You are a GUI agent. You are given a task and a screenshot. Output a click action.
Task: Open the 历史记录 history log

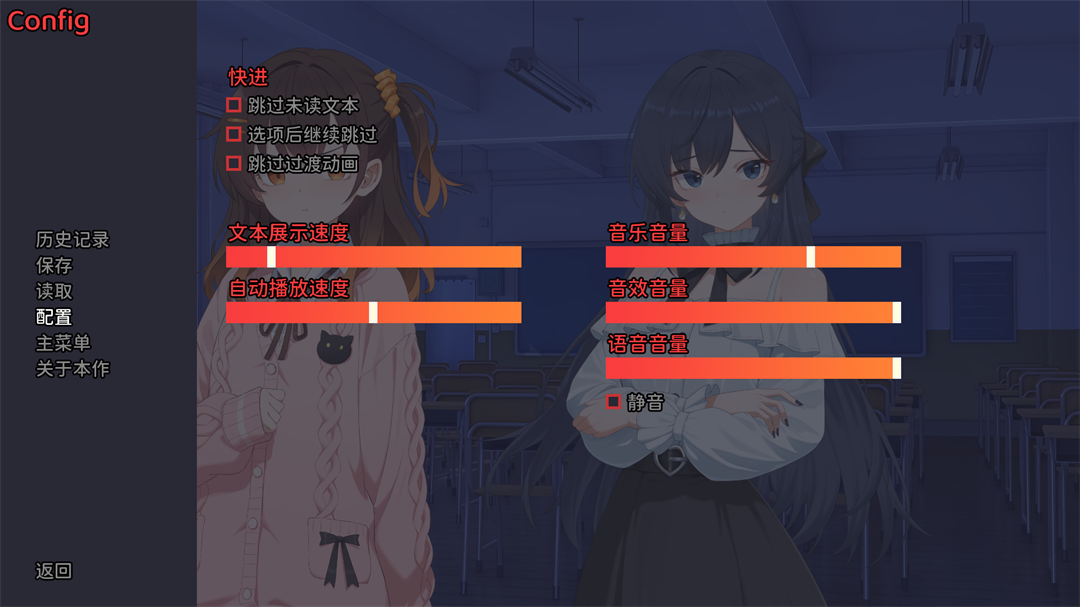72,240
